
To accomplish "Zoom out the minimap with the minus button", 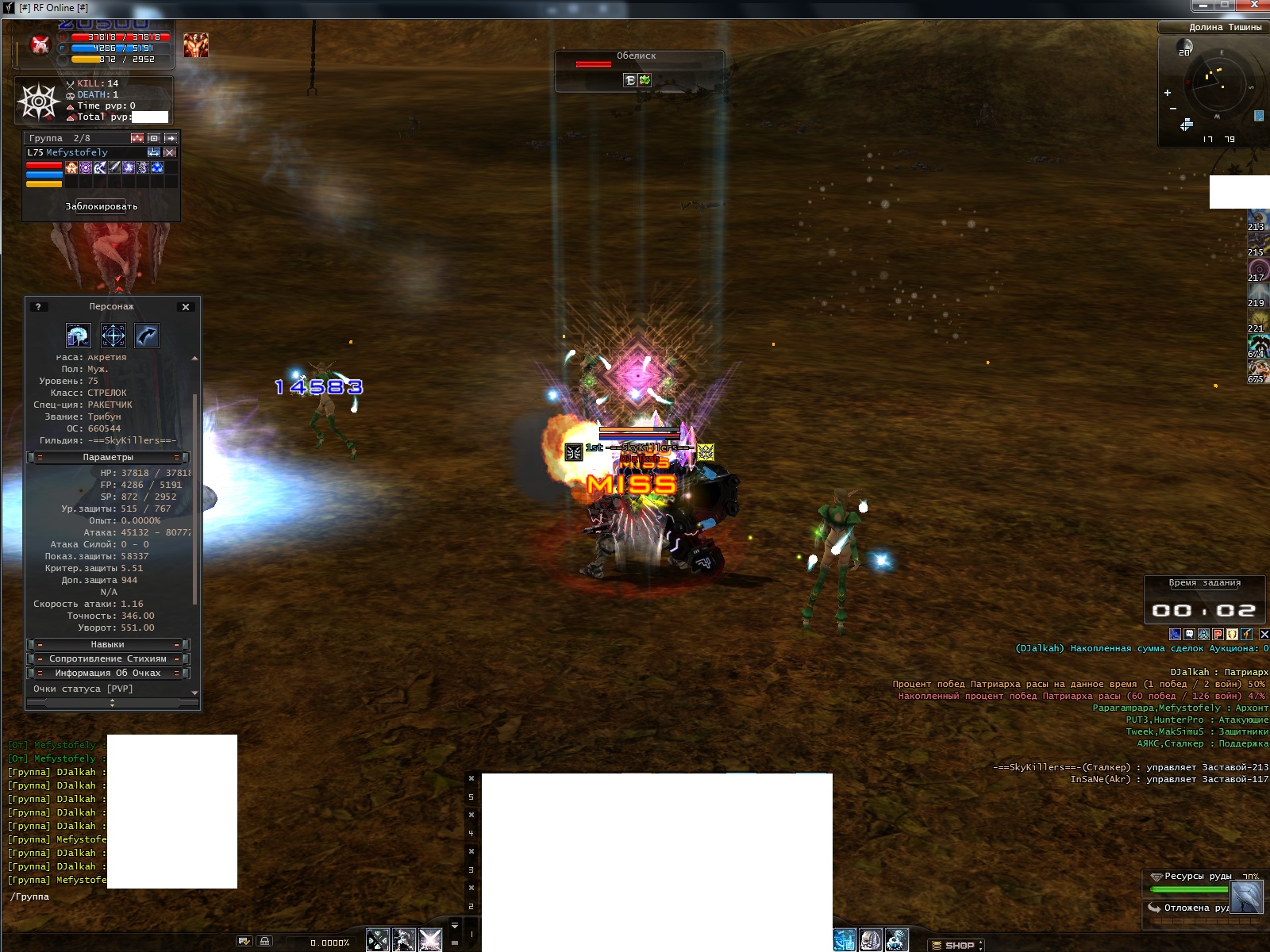I will coord(1173,109).
